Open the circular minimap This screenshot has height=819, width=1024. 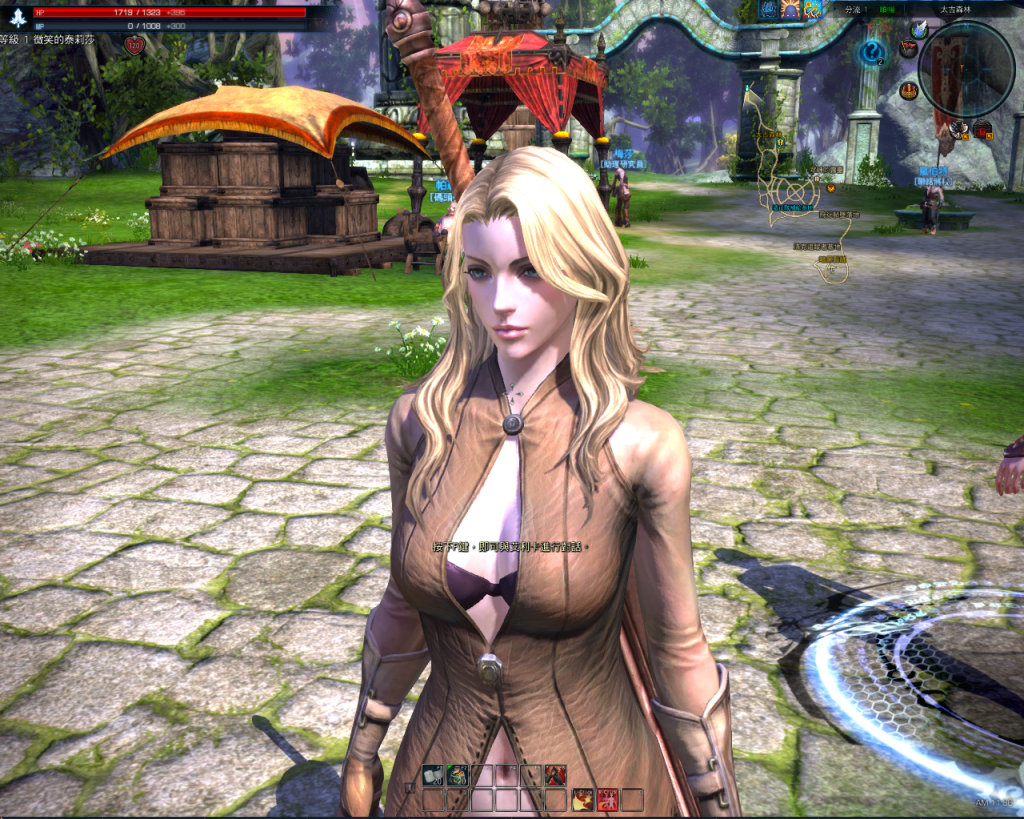coord(966,67)
